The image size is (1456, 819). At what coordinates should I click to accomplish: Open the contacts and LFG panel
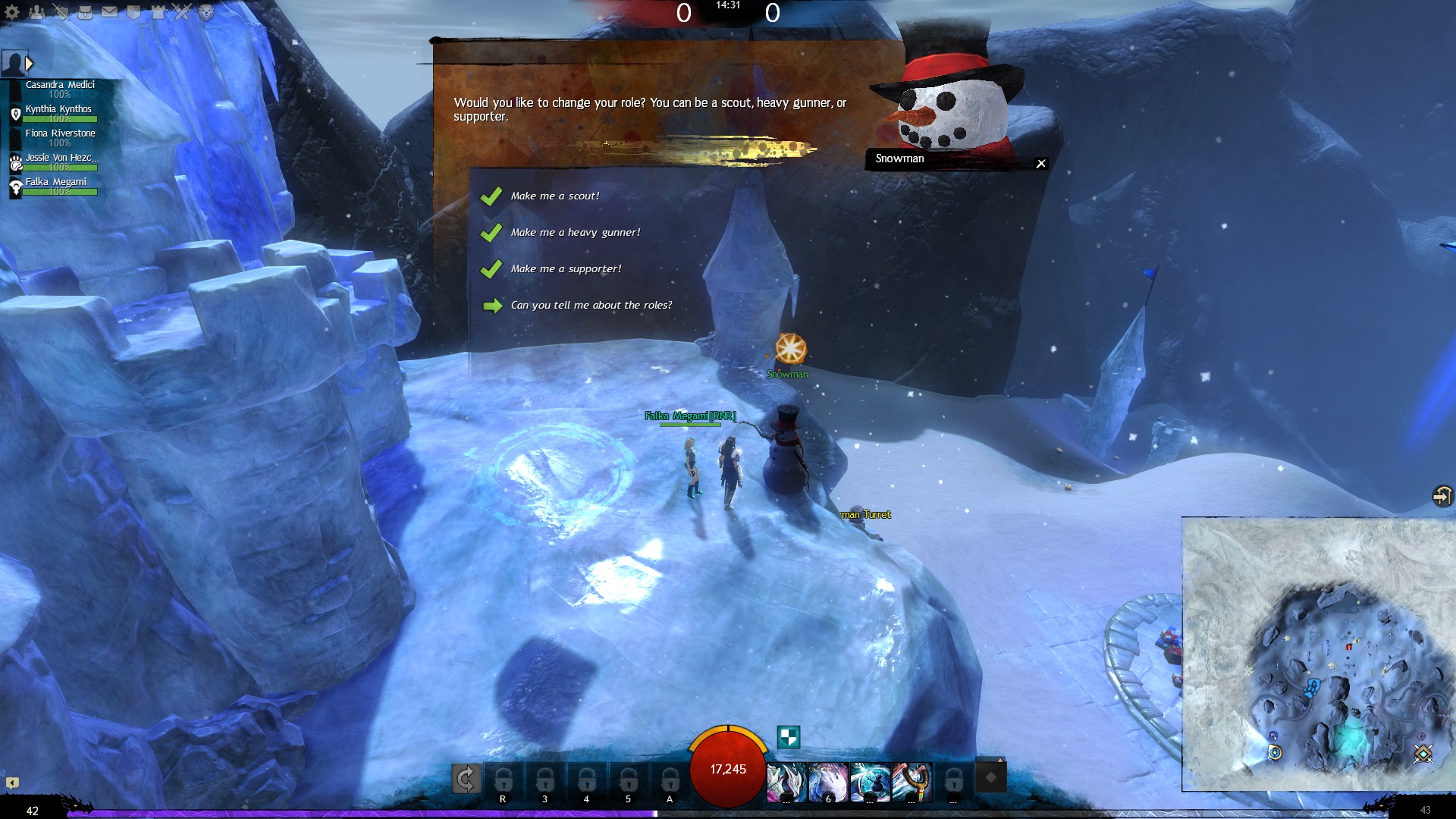(x=36, y=11)
